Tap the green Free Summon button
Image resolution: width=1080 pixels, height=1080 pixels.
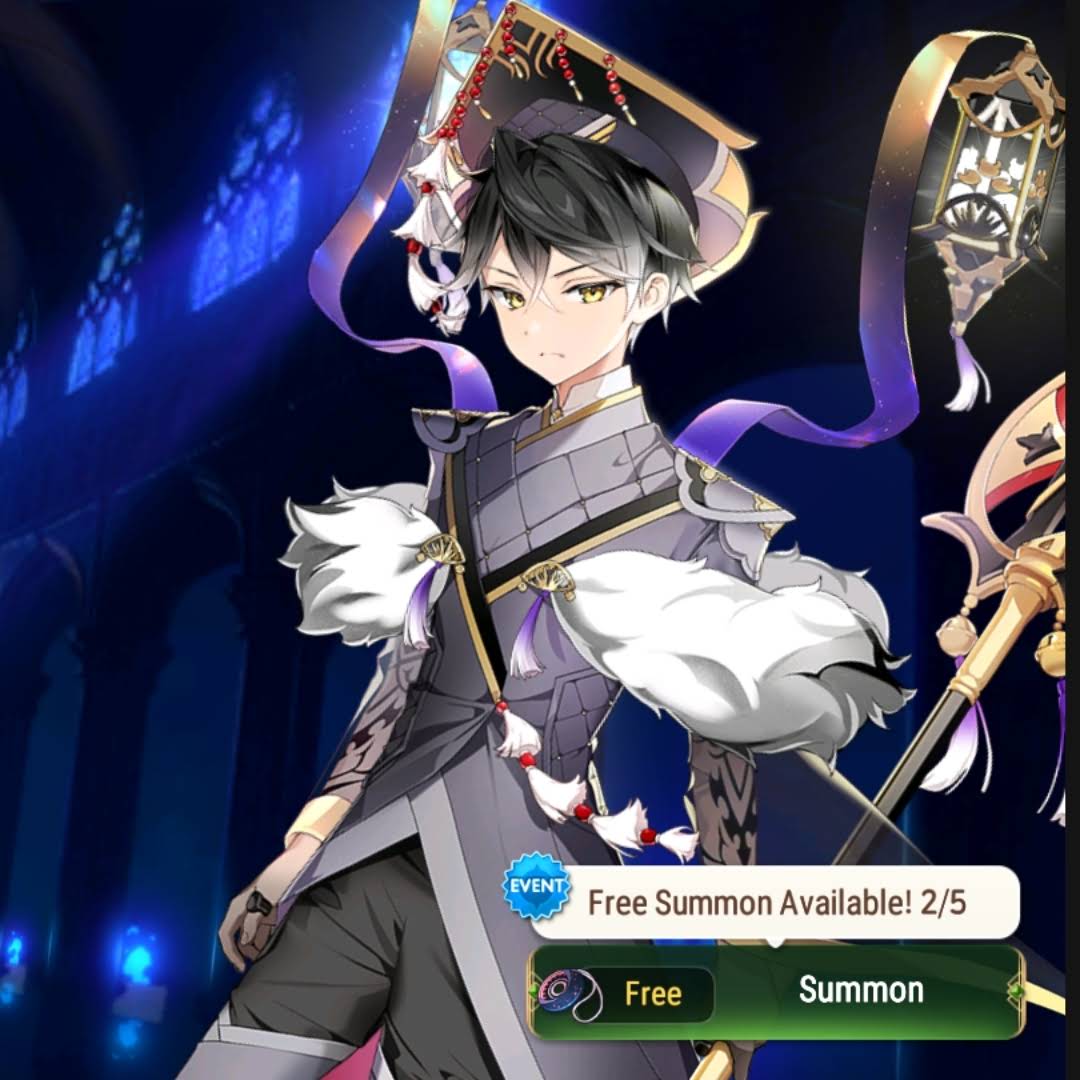778,992
